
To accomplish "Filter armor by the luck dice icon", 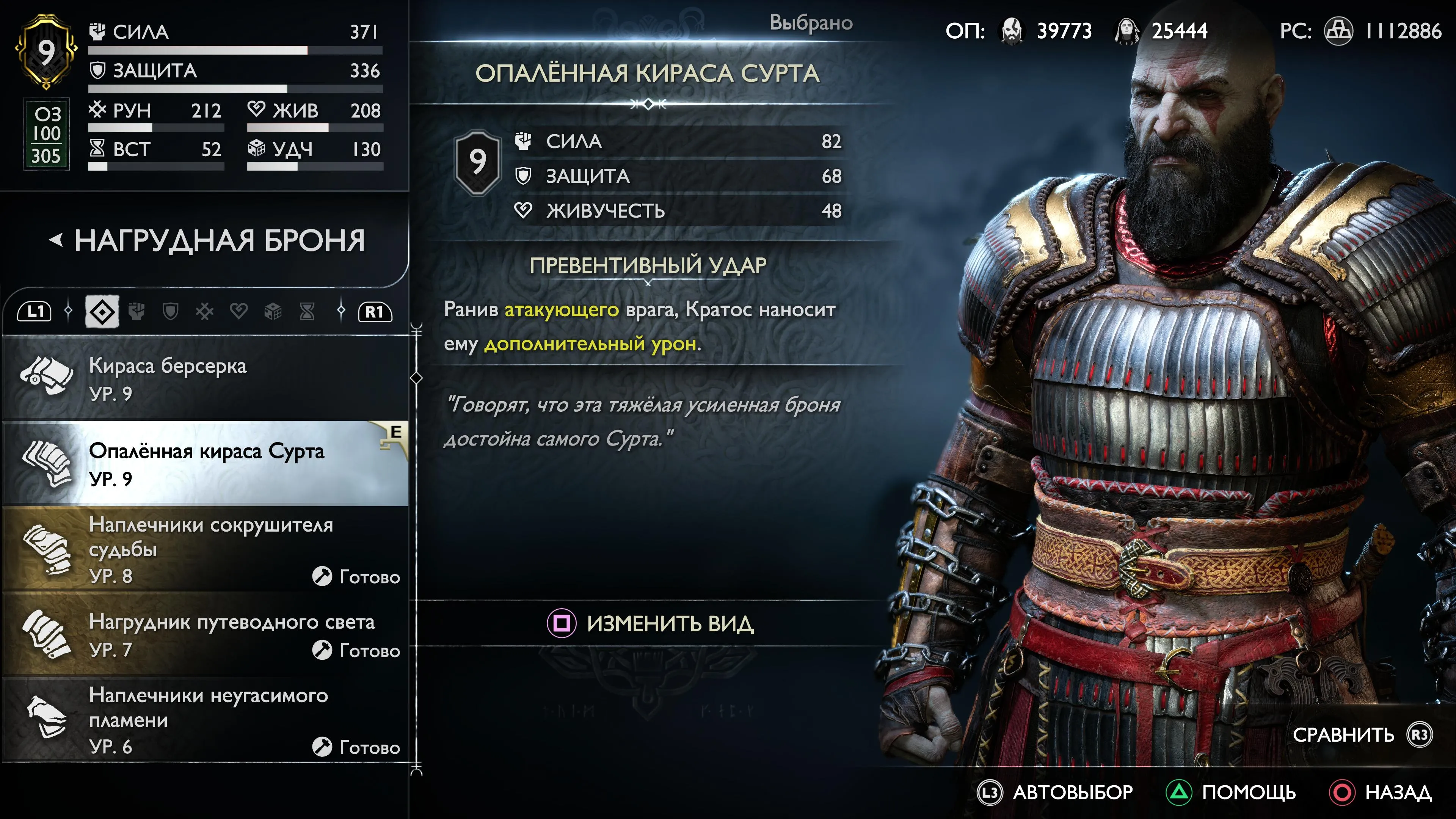I will 273,311.
